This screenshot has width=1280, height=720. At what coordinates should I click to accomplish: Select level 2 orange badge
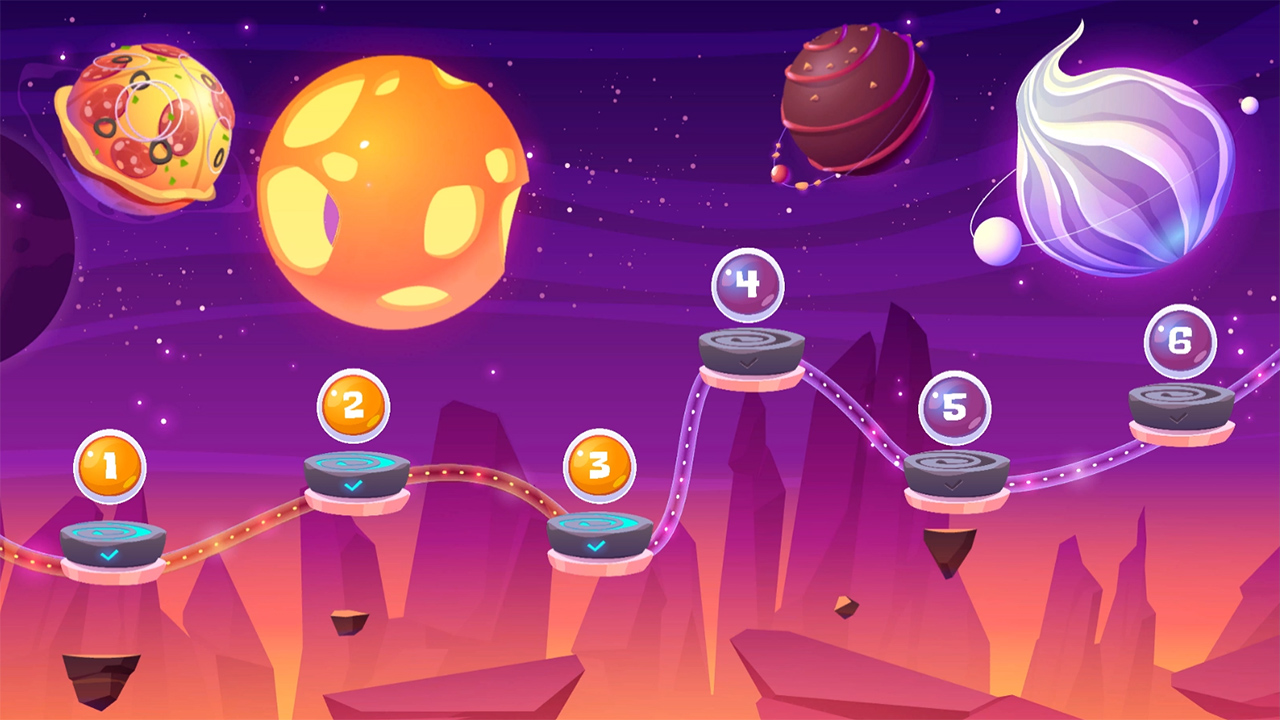pyautogui.click(x=352, y=405)
